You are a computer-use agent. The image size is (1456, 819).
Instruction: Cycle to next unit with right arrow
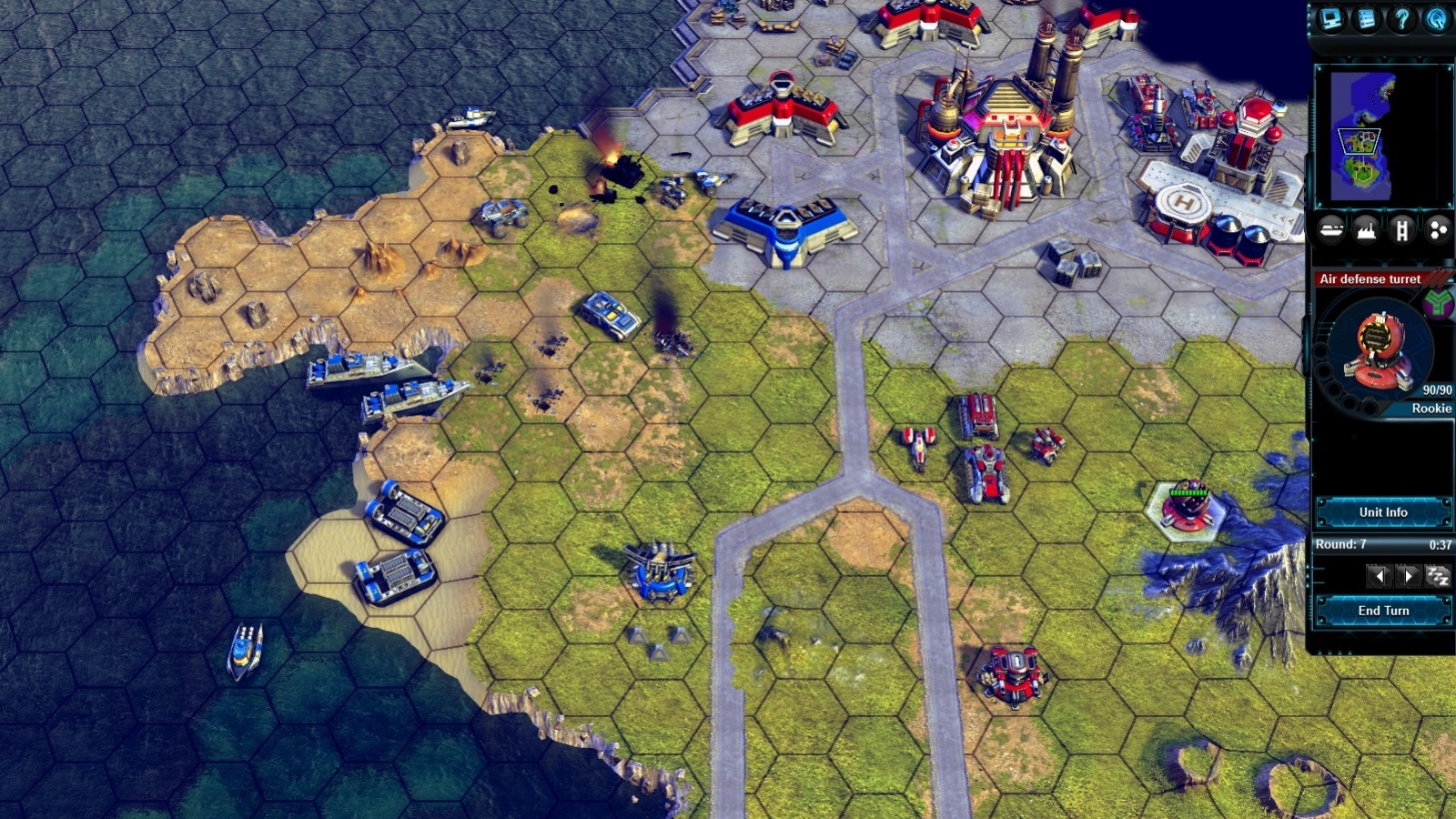(1409, 574)
